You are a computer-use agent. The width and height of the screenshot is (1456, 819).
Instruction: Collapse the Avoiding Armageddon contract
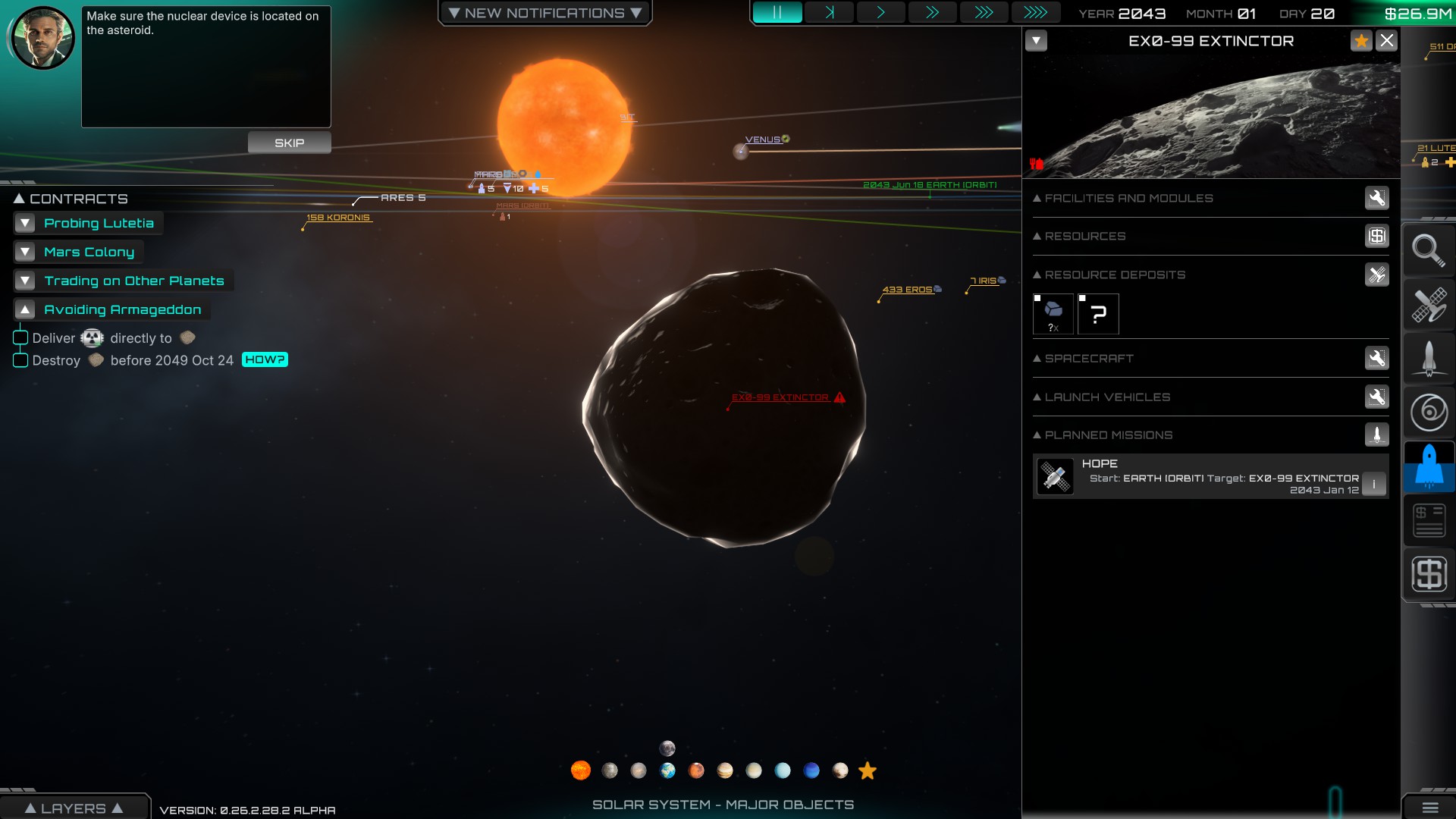pyautogui.click(x=25, y=309)
